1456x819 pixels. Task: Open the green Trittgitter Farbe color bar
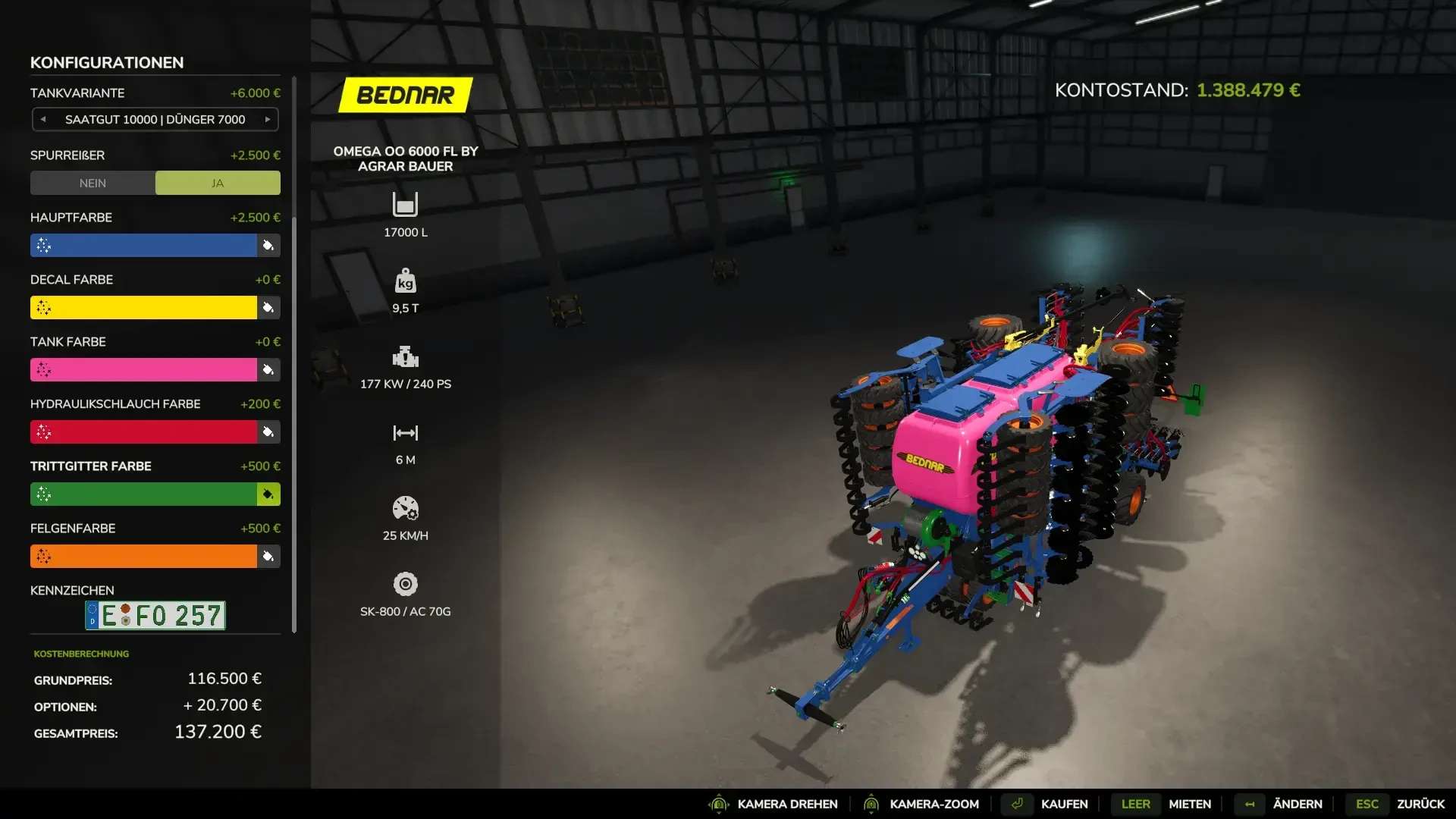pyautogui.click(x=144, y=494)
